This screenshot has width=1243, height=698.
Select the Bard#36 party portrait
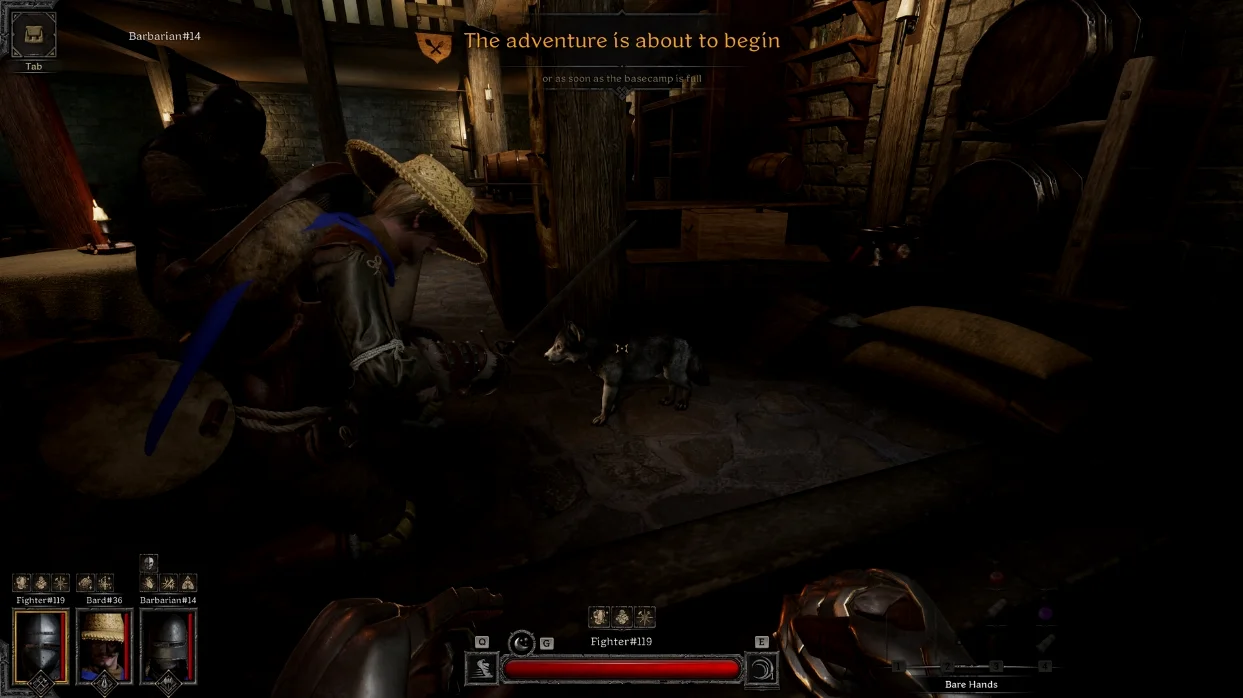point(104,644)
